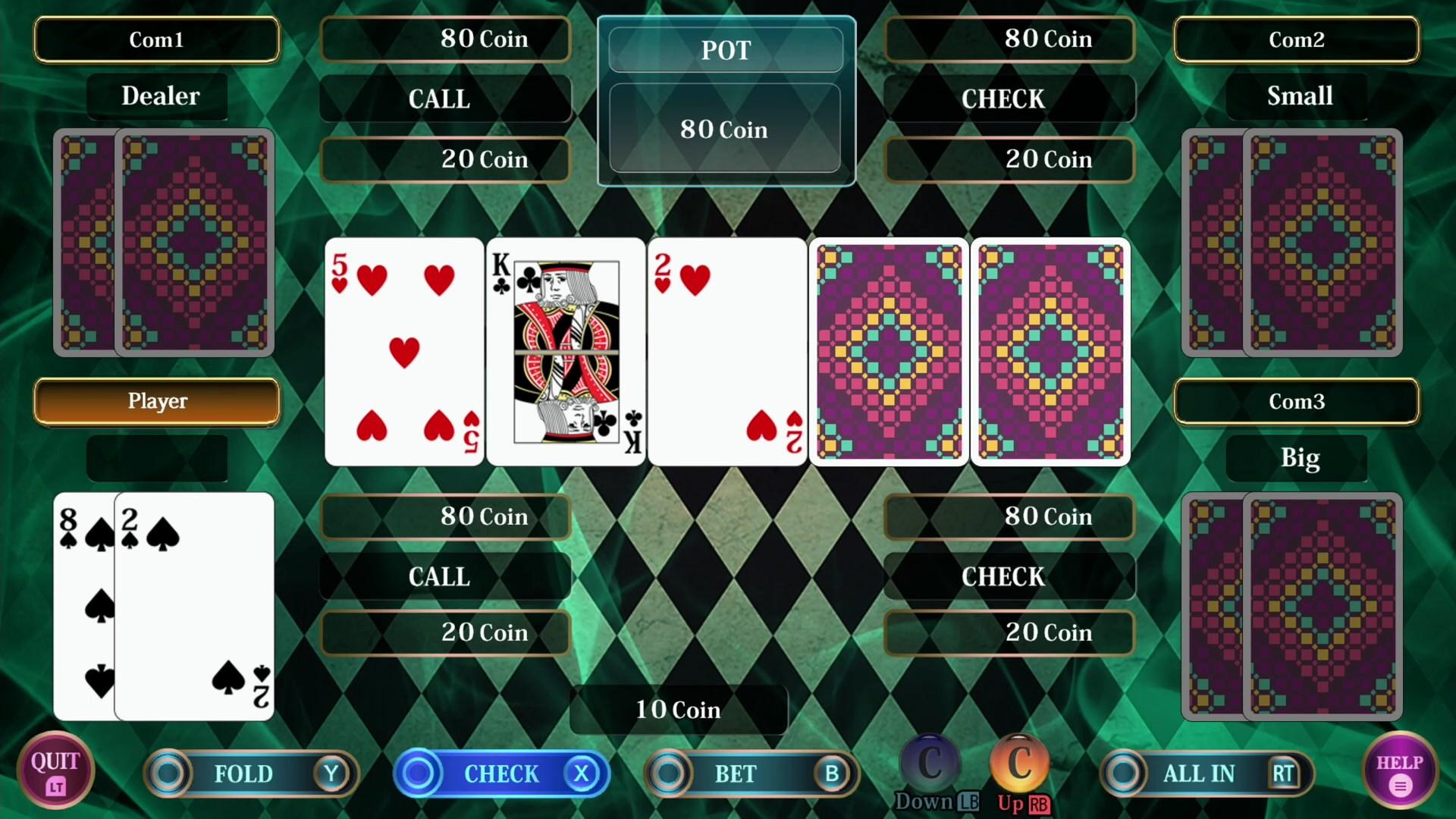Select the face-down fourth community card
Screen dimensions: 1456x819
tap(889, 351)
